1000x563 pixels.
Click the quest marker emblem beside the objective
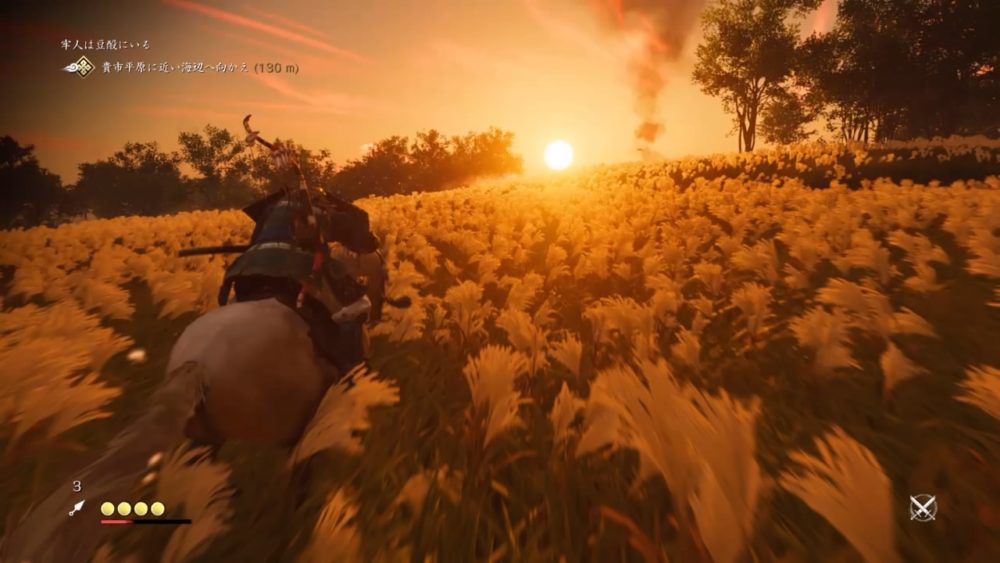click(x=79, y=67)
